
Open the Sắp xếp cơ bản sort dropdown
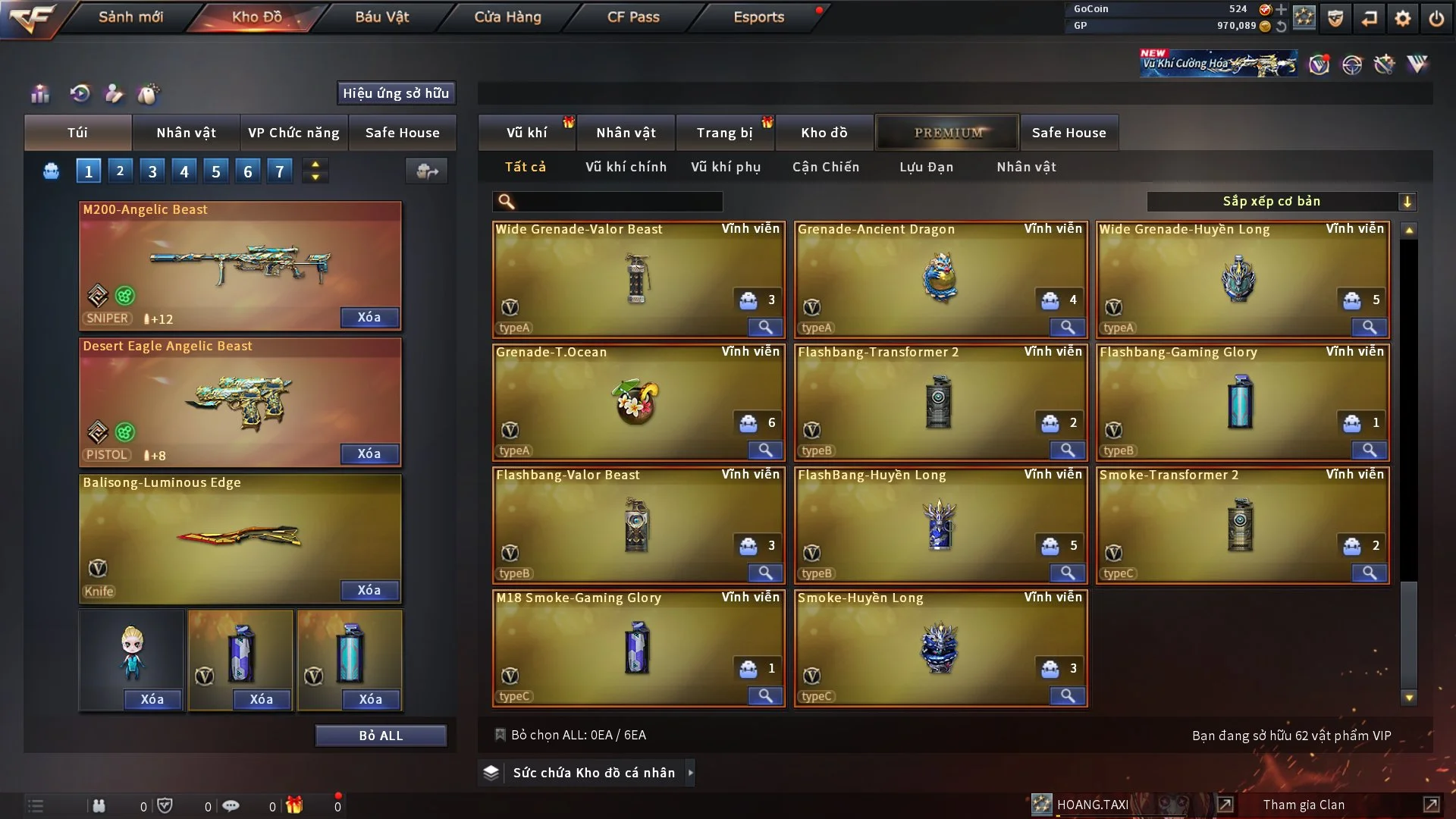coord(1281,201)
